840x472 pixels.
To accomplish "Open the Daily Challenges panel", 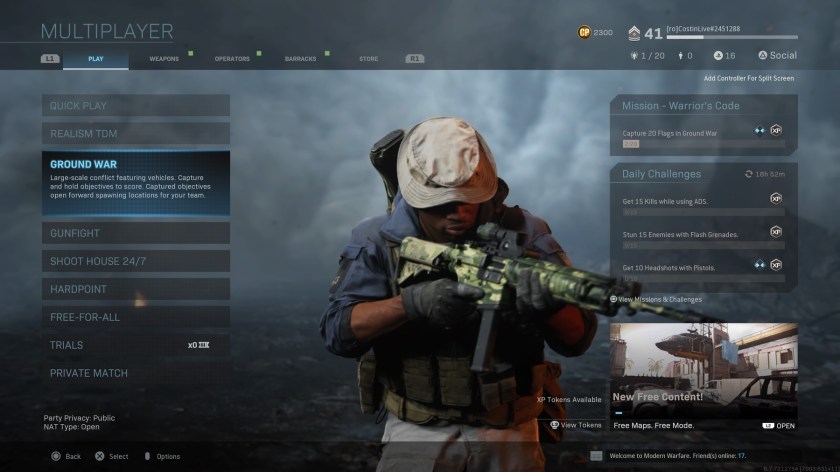I will [703, 174].
